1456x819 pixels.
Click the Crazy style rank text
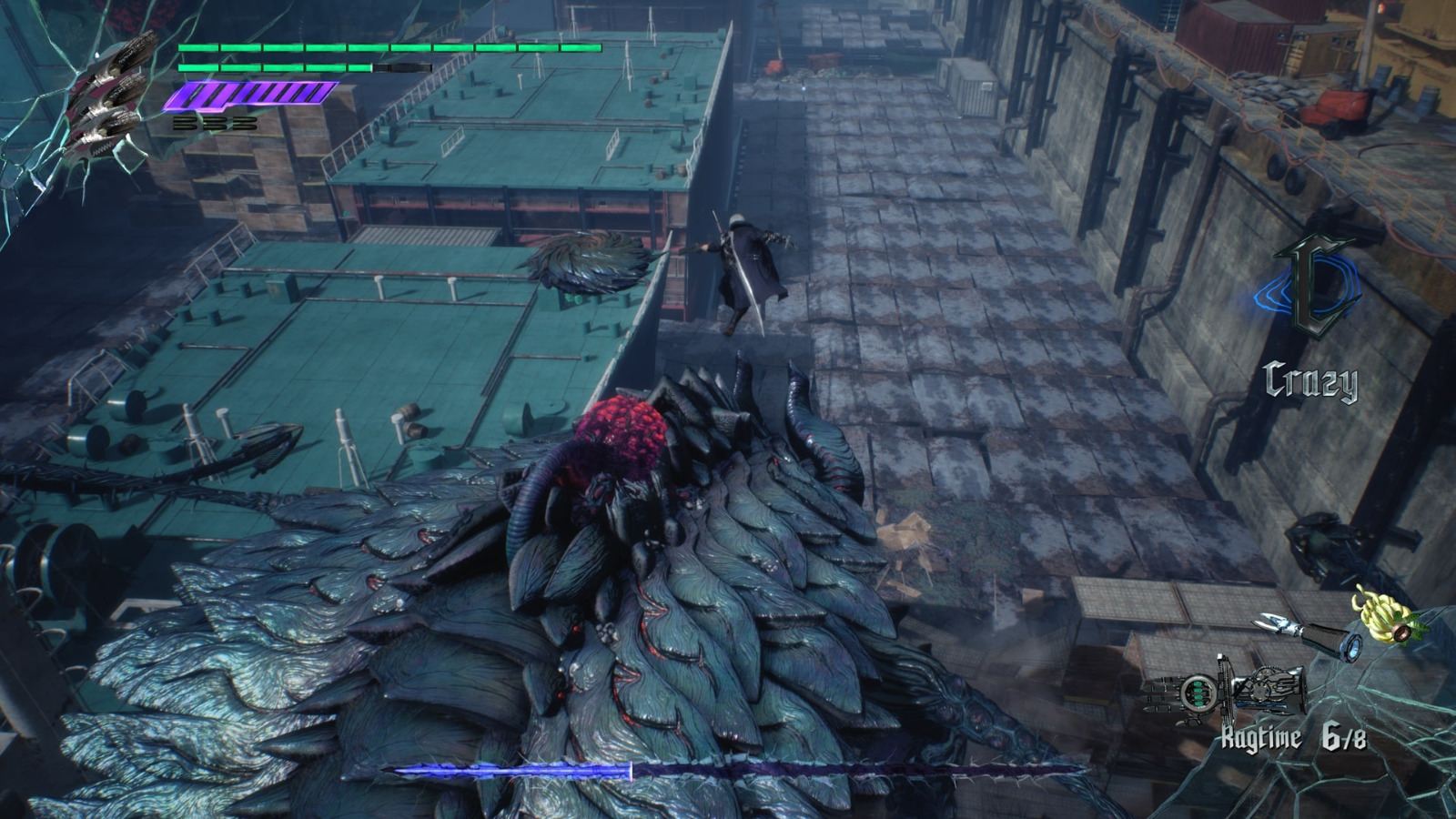click(1310, 381)
